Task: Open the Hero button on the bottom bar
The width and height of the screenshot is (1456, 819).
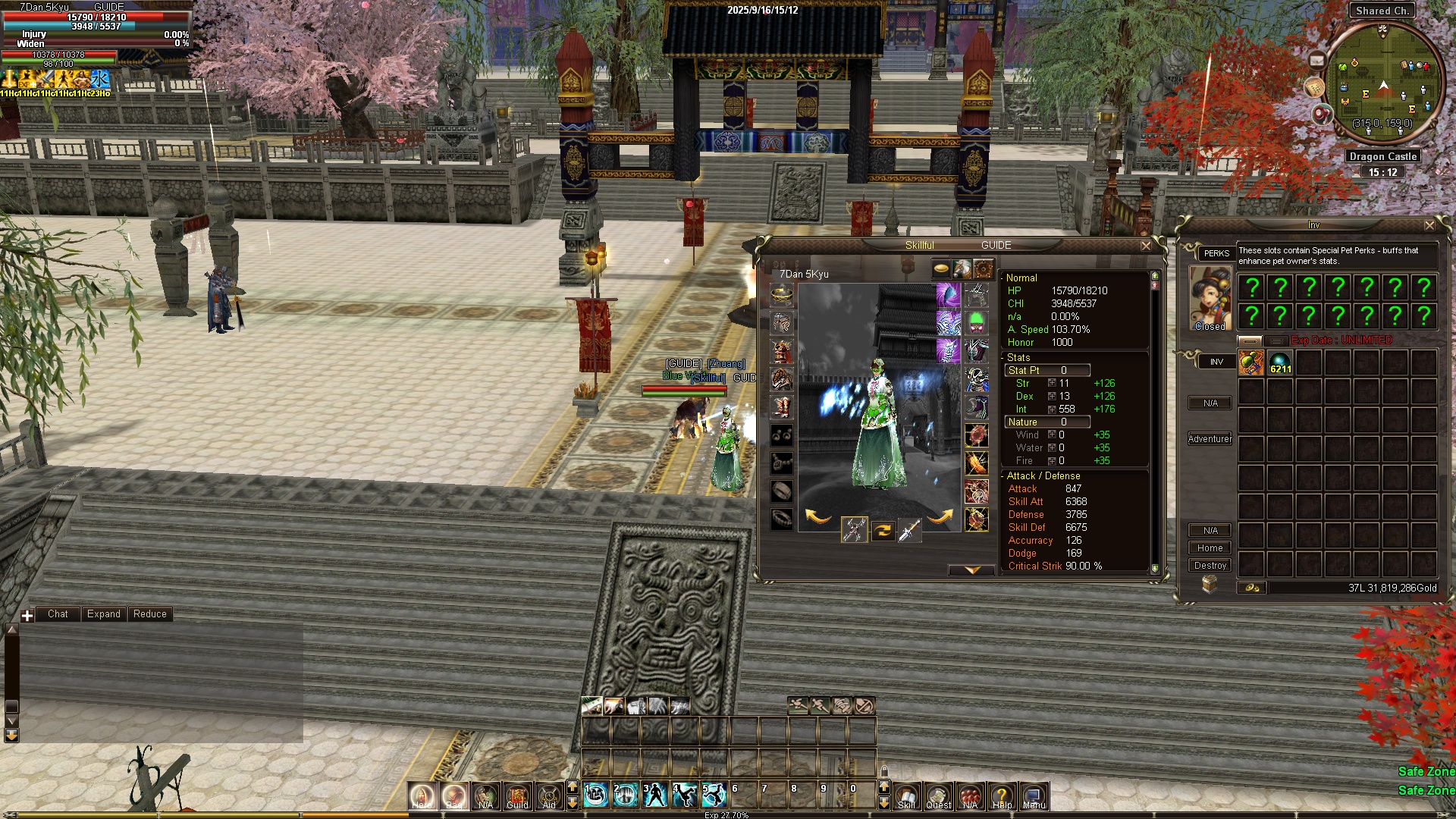Action: 422,797
